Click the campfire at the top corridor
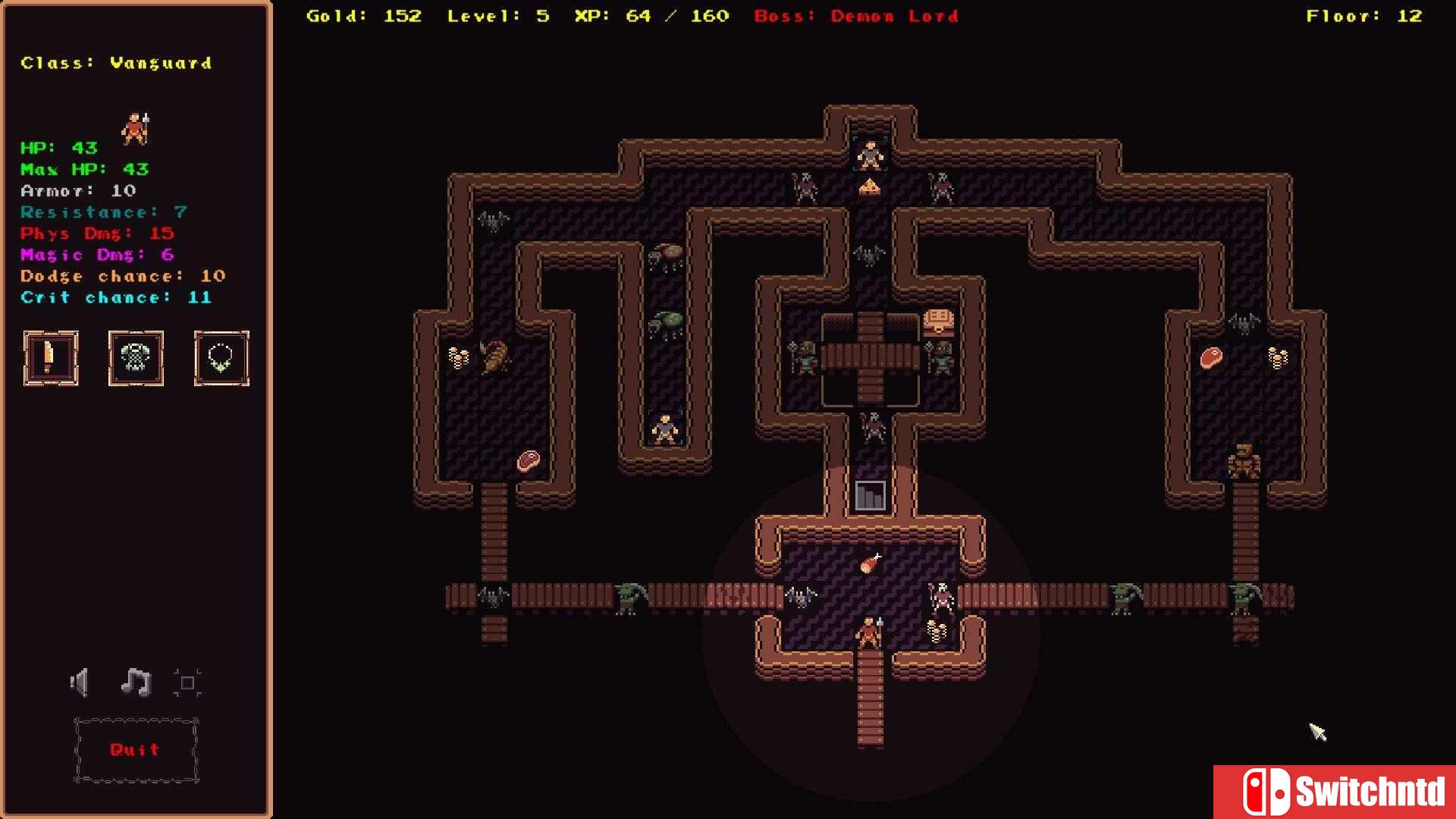The image size is (1456, 819). point(870,188)
